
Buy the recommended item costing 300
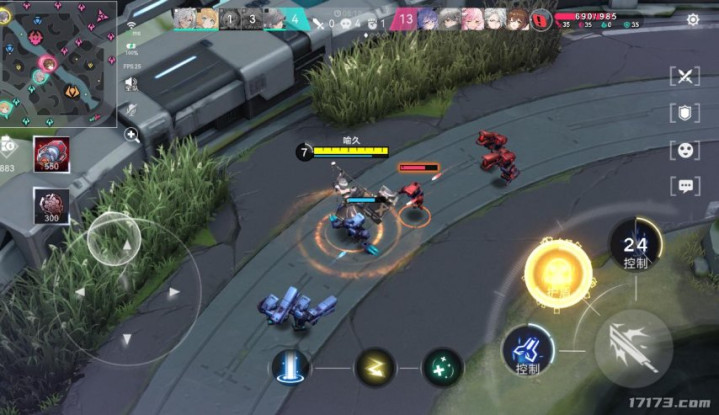pos(49,205)
